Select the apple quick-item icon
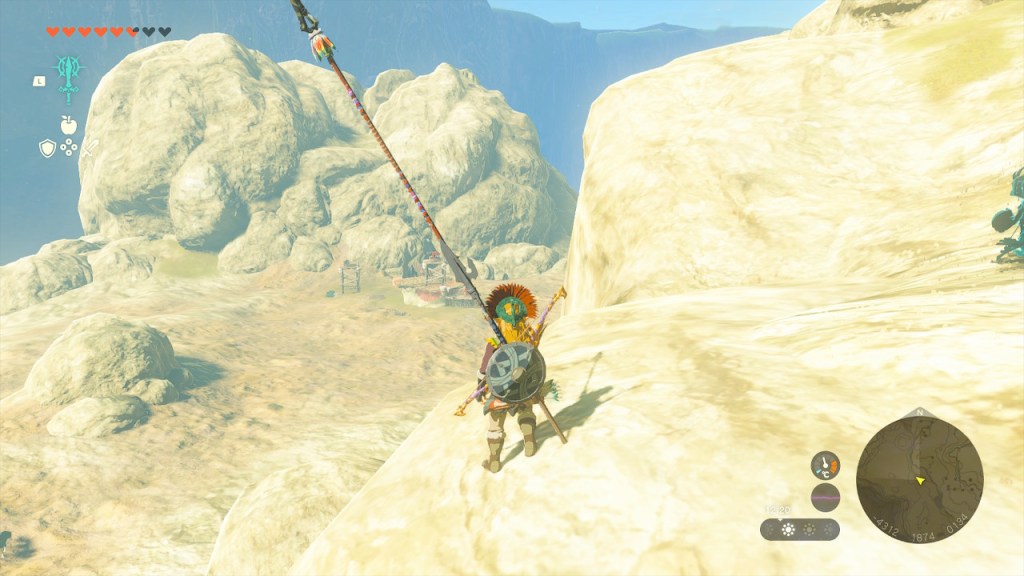This screenshot has width=1024, height=576. coord(68,124)
